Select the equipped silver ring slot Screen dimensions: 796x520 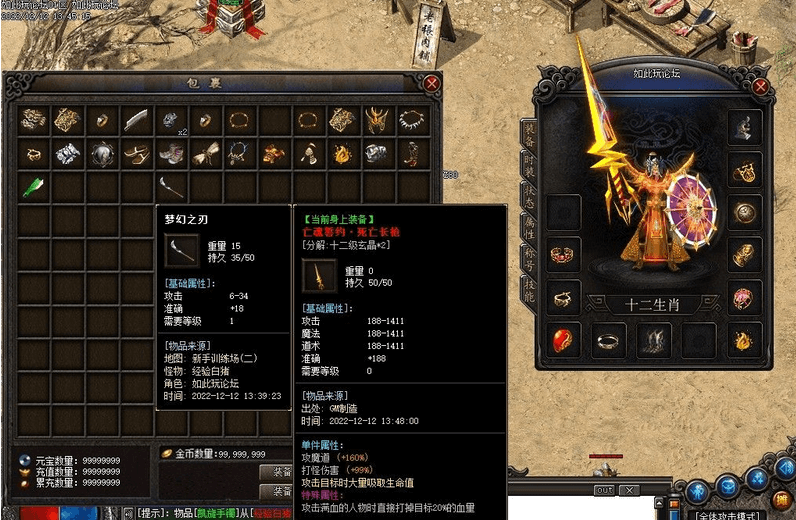click(608, 340)
